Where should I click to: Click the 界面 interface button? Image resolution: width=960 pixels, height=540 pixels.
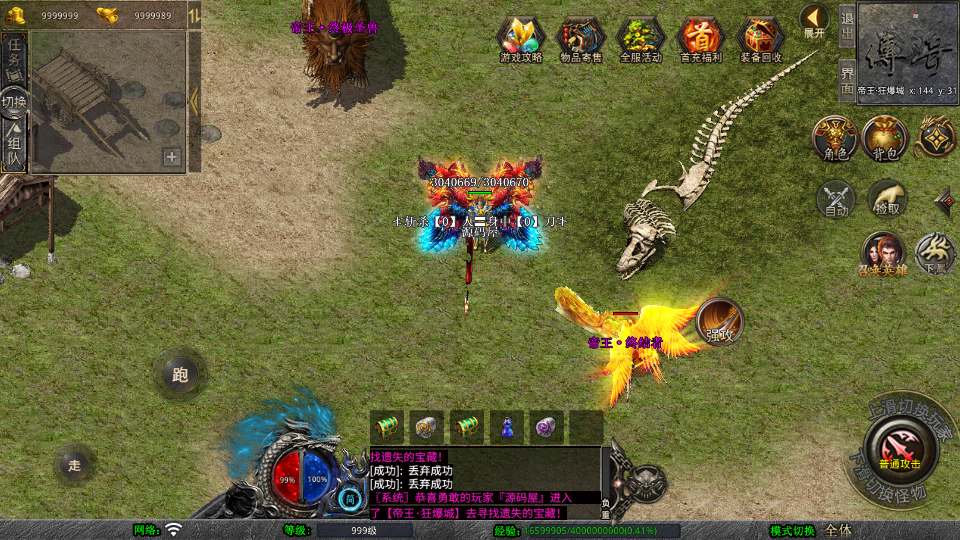(846, 78)
